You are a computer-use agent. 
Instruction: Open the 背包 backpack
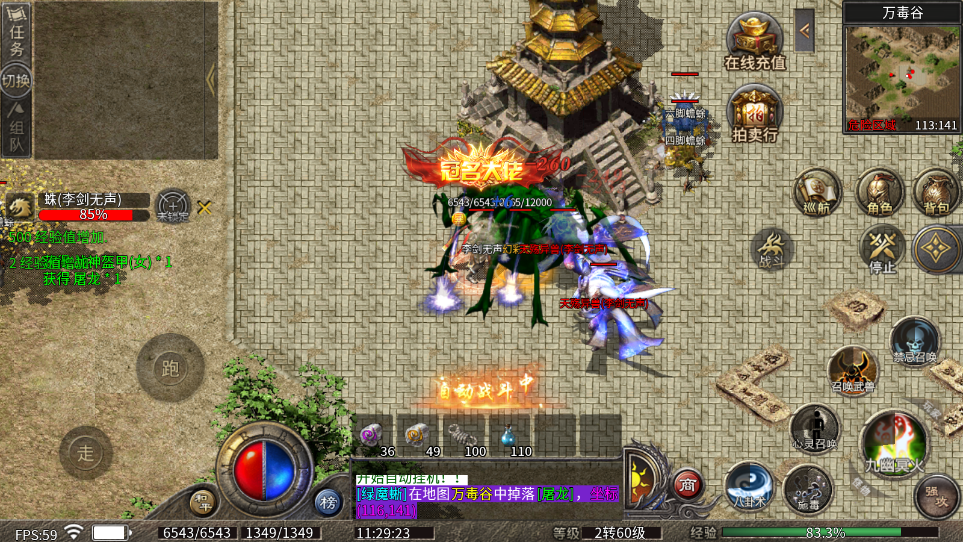(936, 191)
